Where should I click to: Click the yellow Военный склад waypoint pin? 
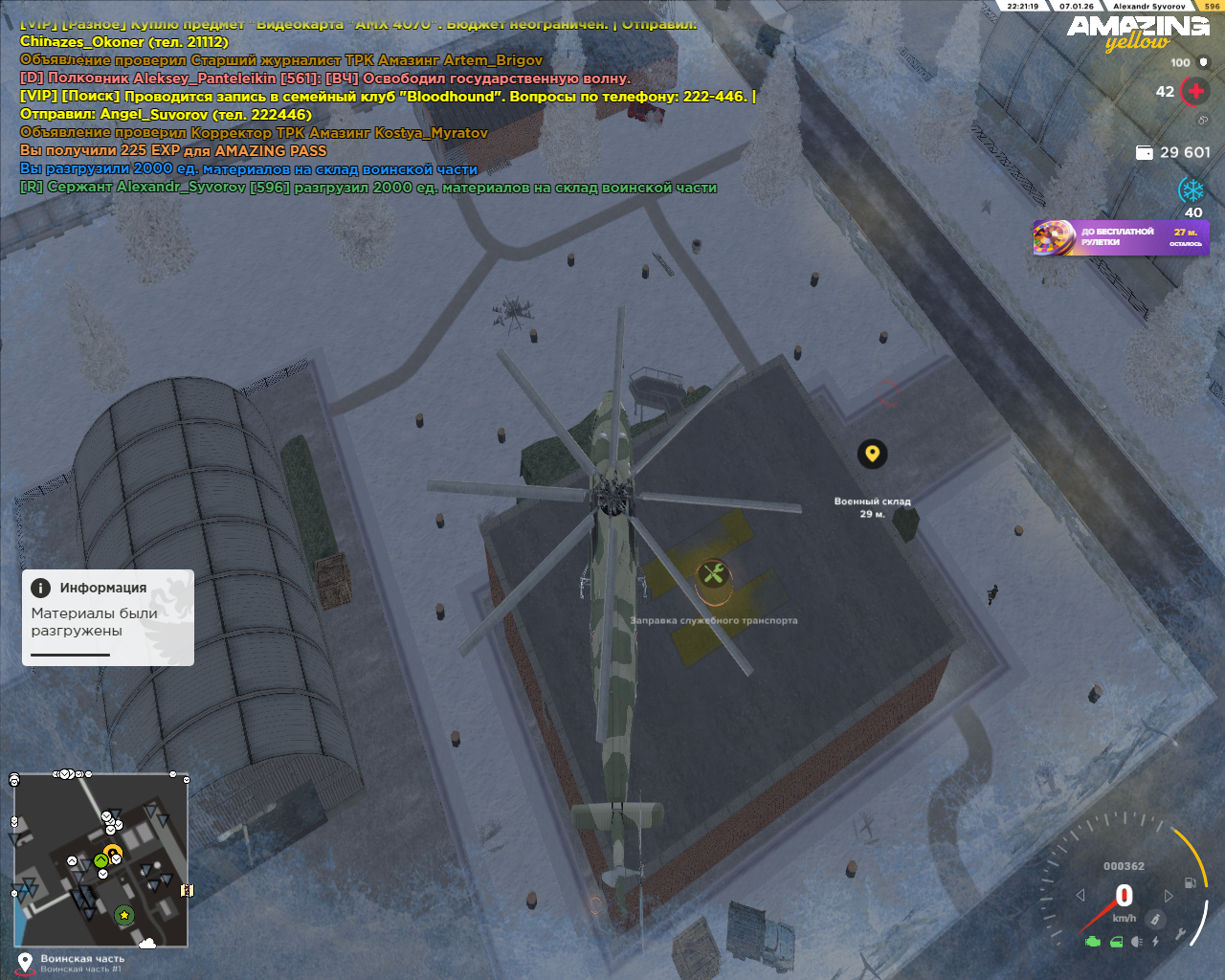[x=872, y=454]
